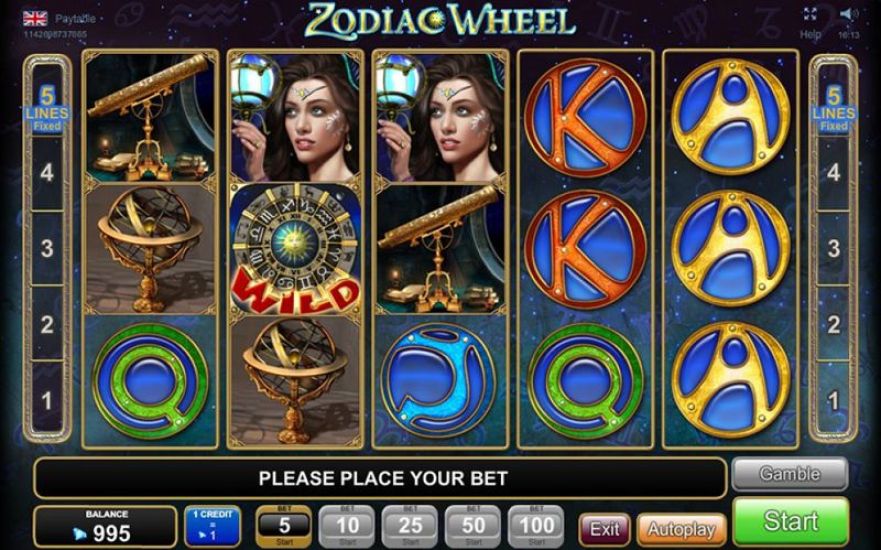Choose the 10 bet amount
Image resolution: width=881 pixels, height=550 pixels.
[x=347, y=524]
